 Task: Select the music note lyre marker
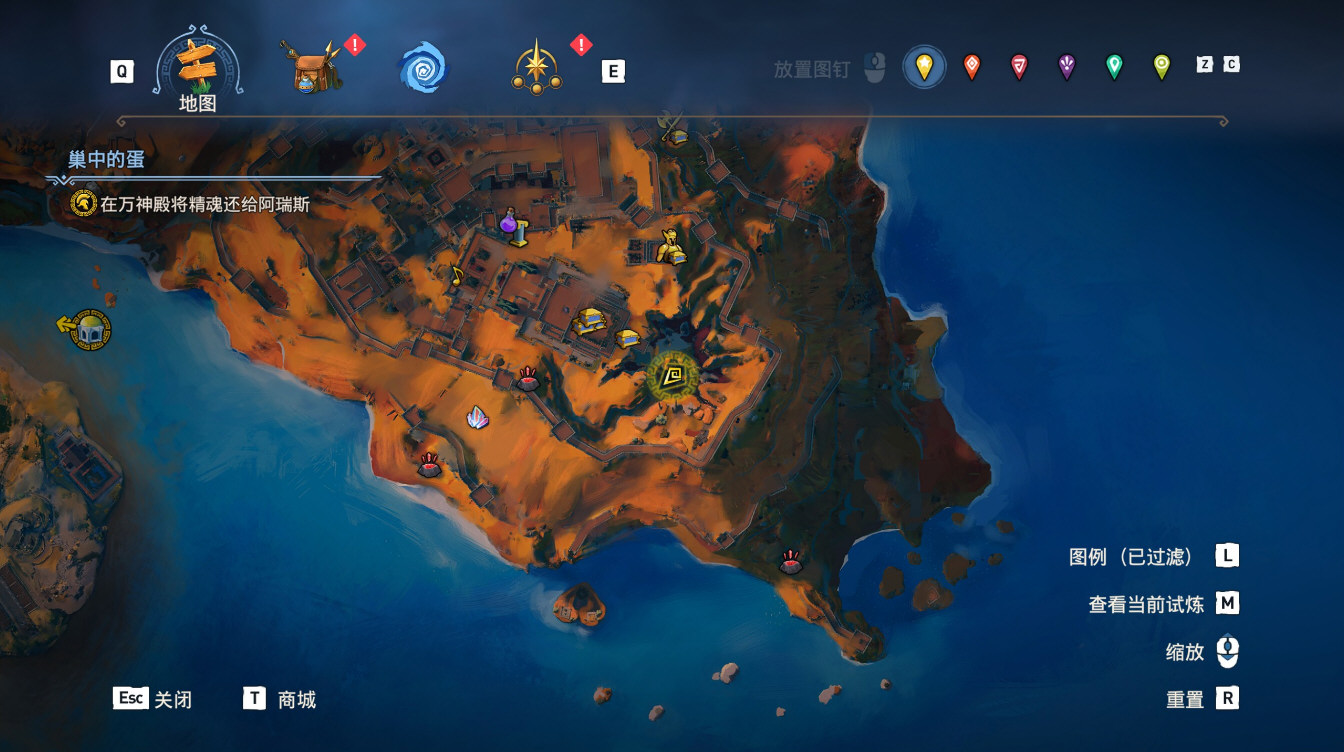click(457, 275)
